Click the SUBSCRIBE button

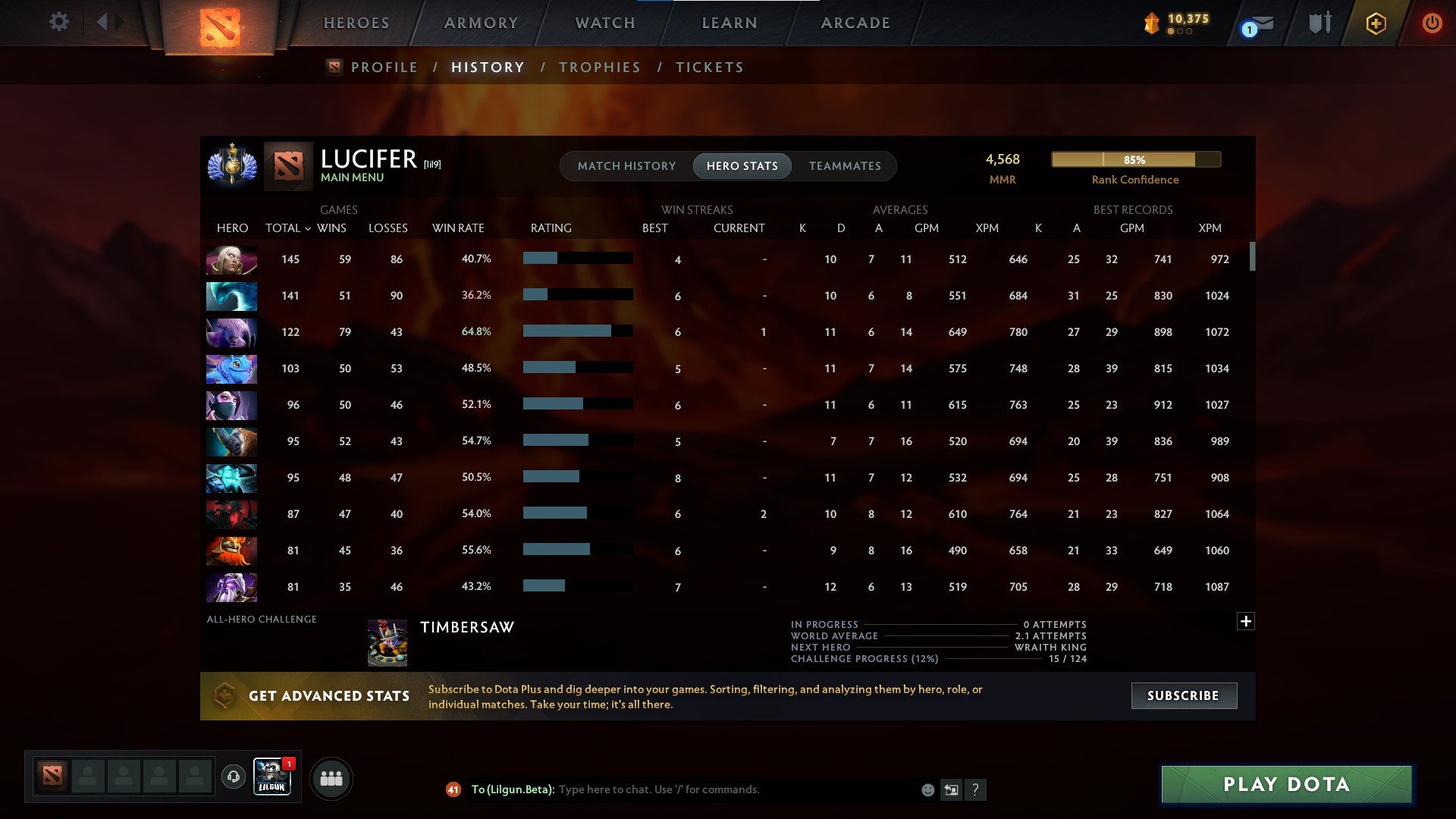1183,695
